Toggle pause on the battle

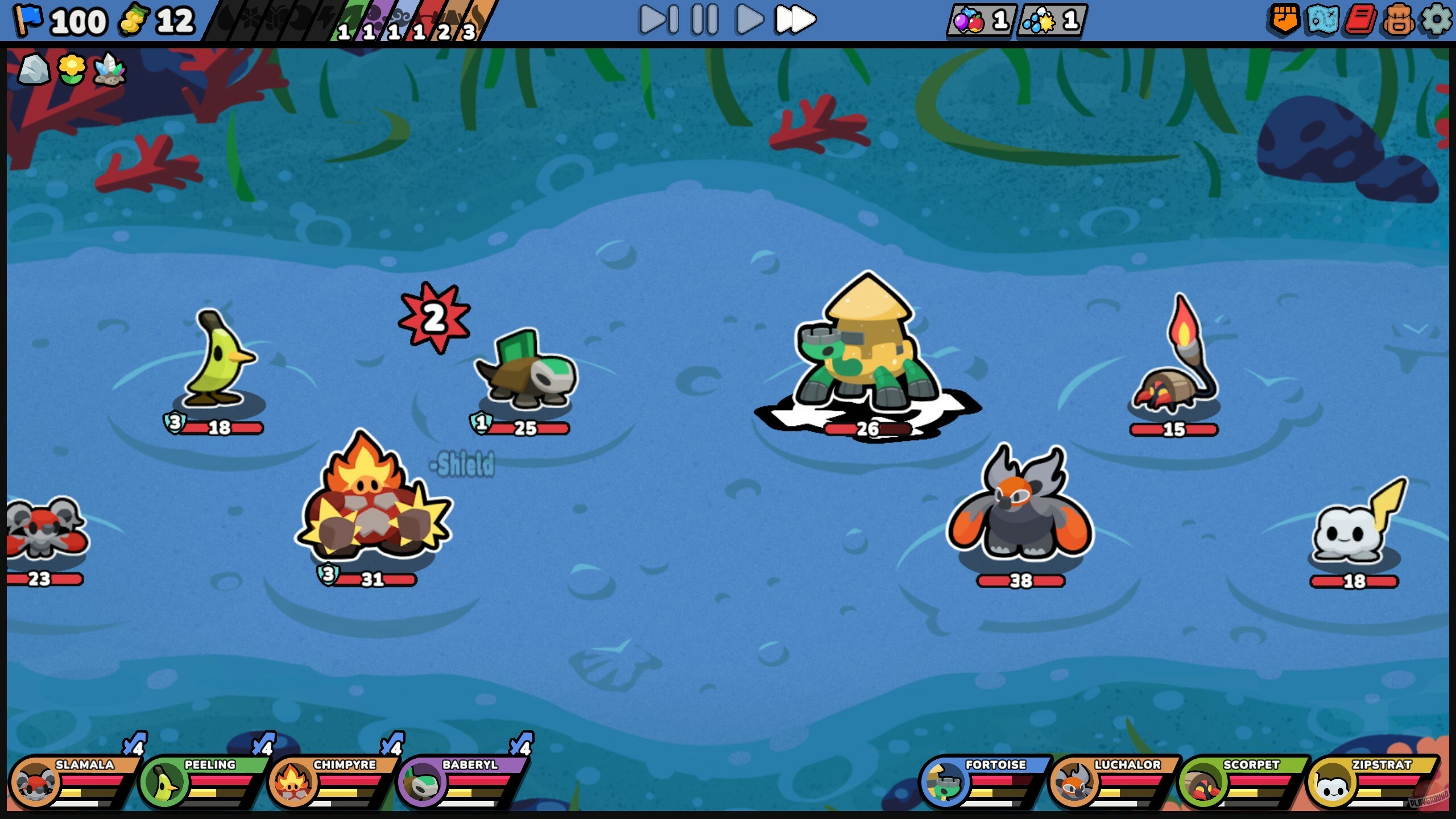[703, 20]
